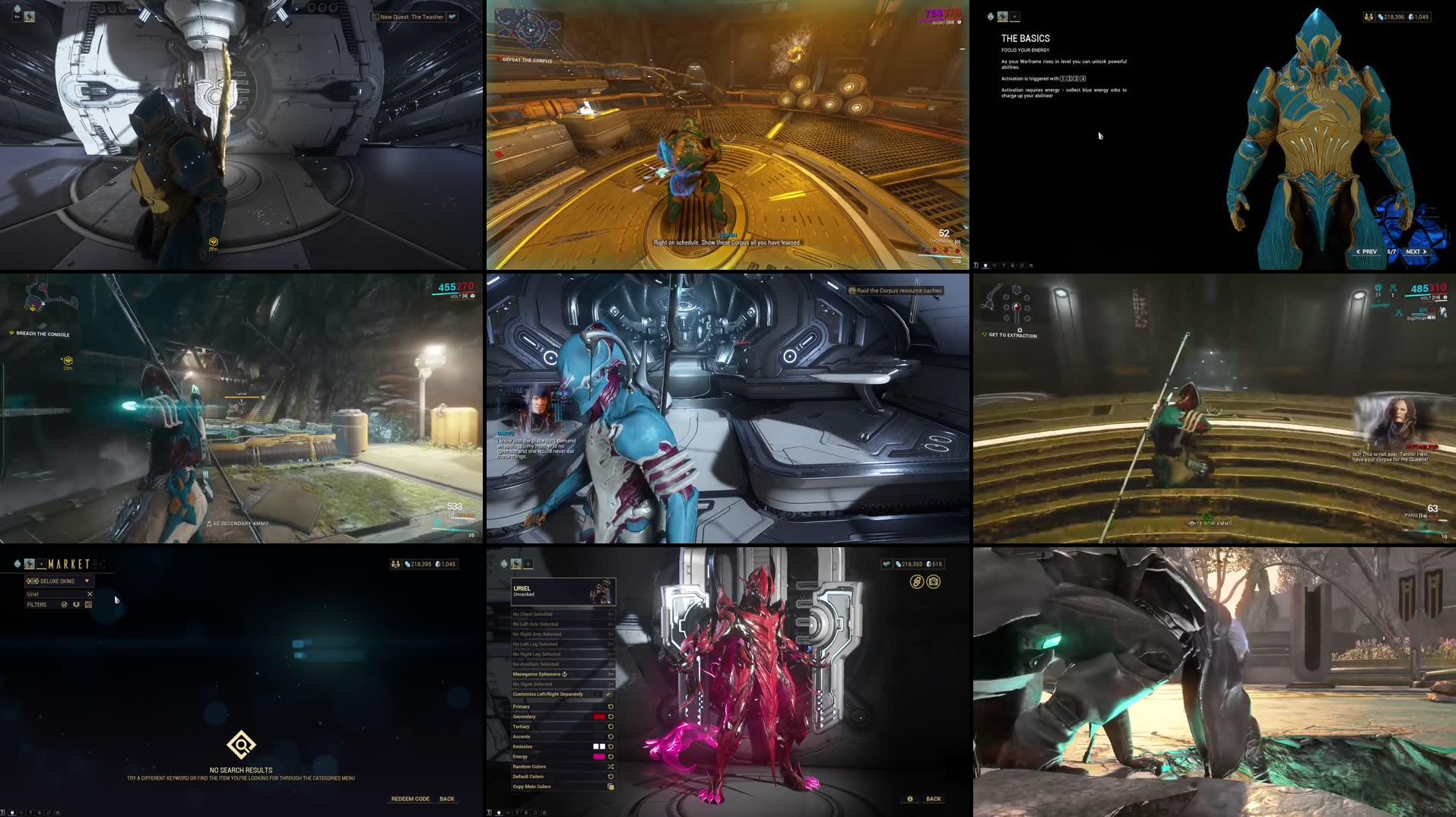The image size is (1456, 817).
Task: Enable Customize Left/Right Separately
Action: [x=608, y=694]
